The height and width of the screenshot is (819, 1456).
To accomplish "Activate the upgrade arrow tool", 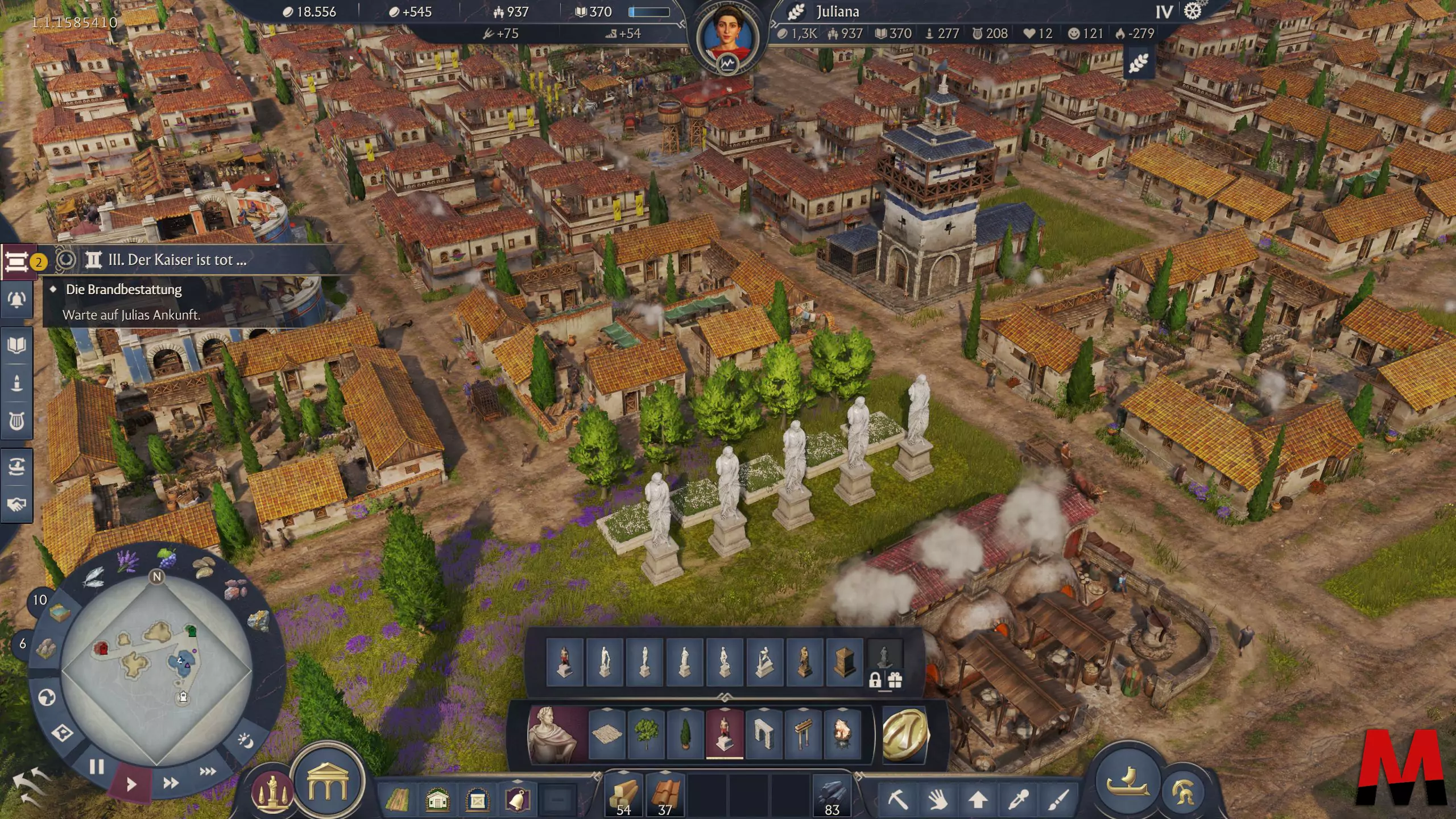I will (978, 799).
